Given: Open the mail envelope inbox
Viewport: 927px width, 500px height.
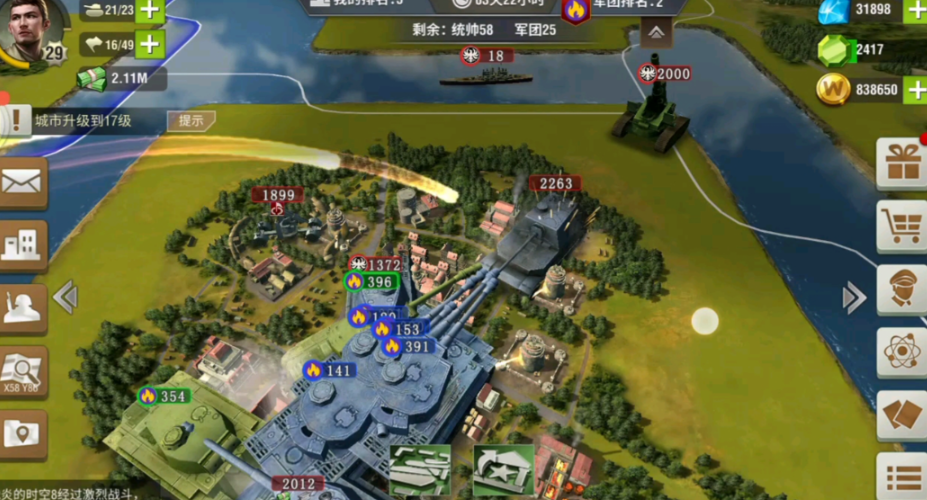Looking at the screenshot, I should [x=22, y=182].
